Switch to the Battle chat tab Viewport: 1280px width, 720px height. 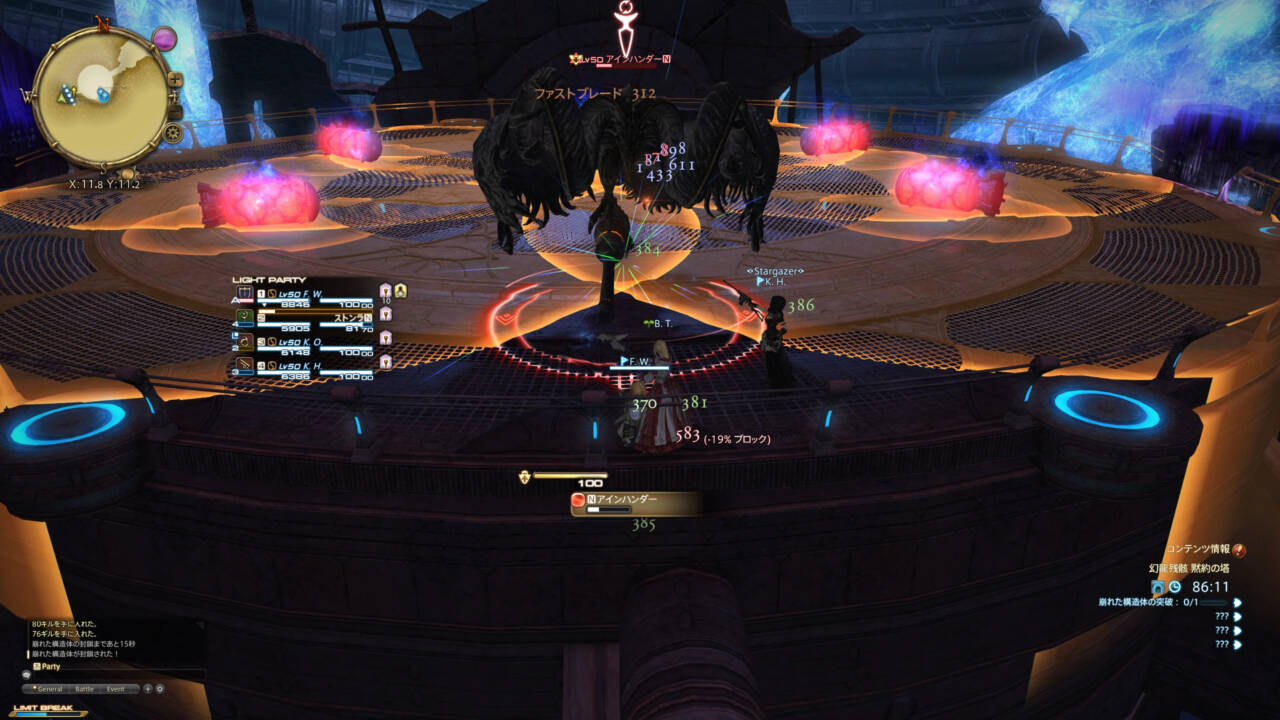[85, 689]
